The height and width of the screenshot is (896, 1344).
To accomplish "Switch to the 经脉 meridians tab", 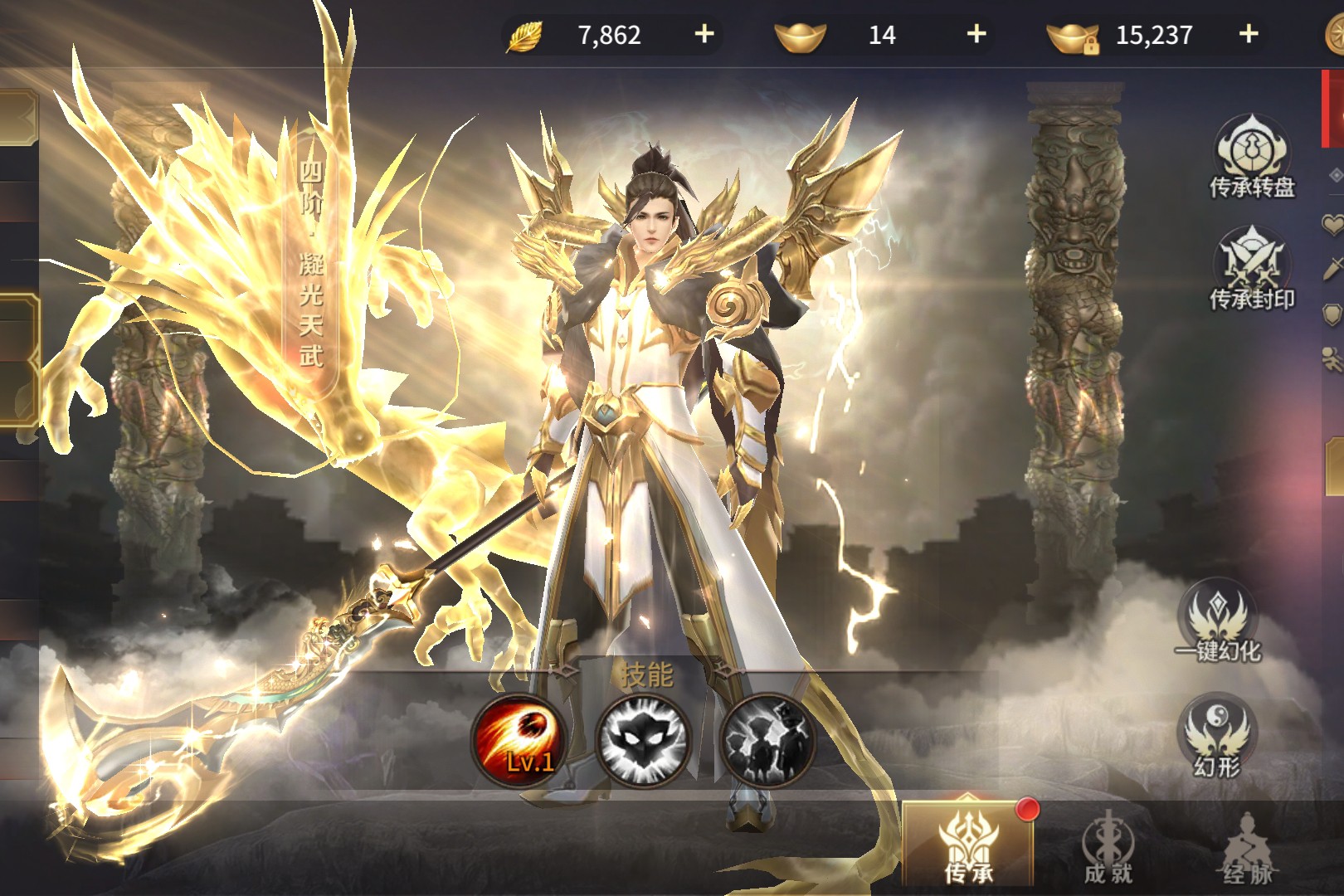I will pyautogui.click(x=1247, y=848).
